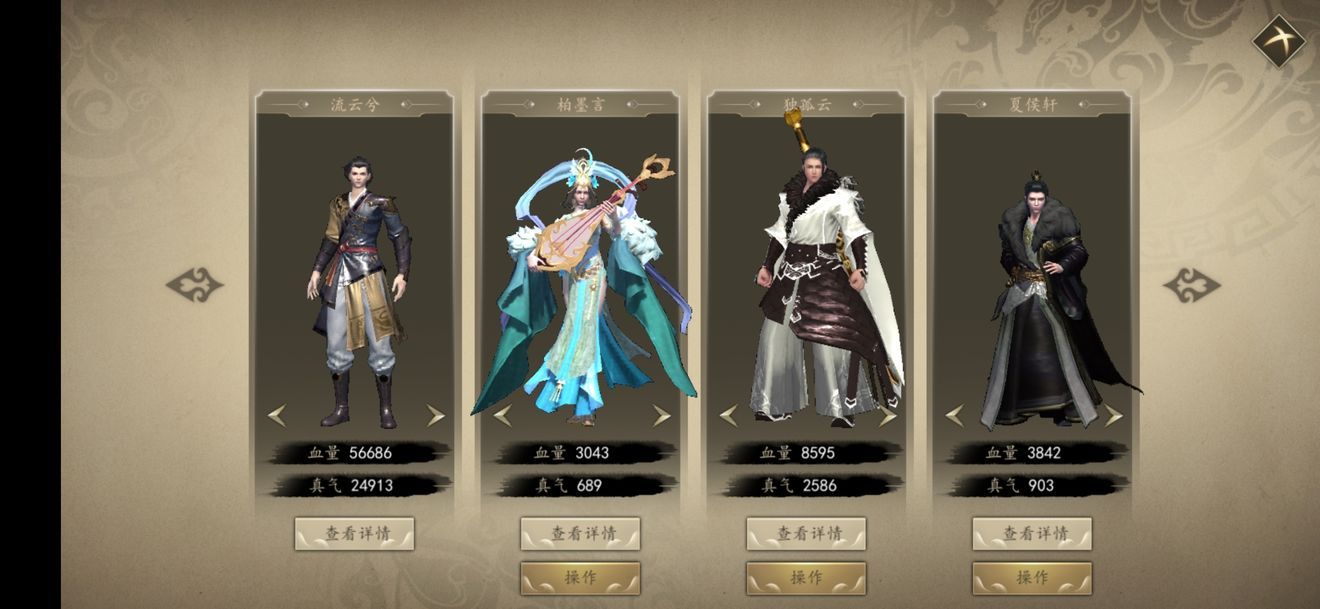Click the left arrow on 柏墨言's card
Image resolution: width=1320 pixels, height=609 pixels.
[x=503, y=415]
